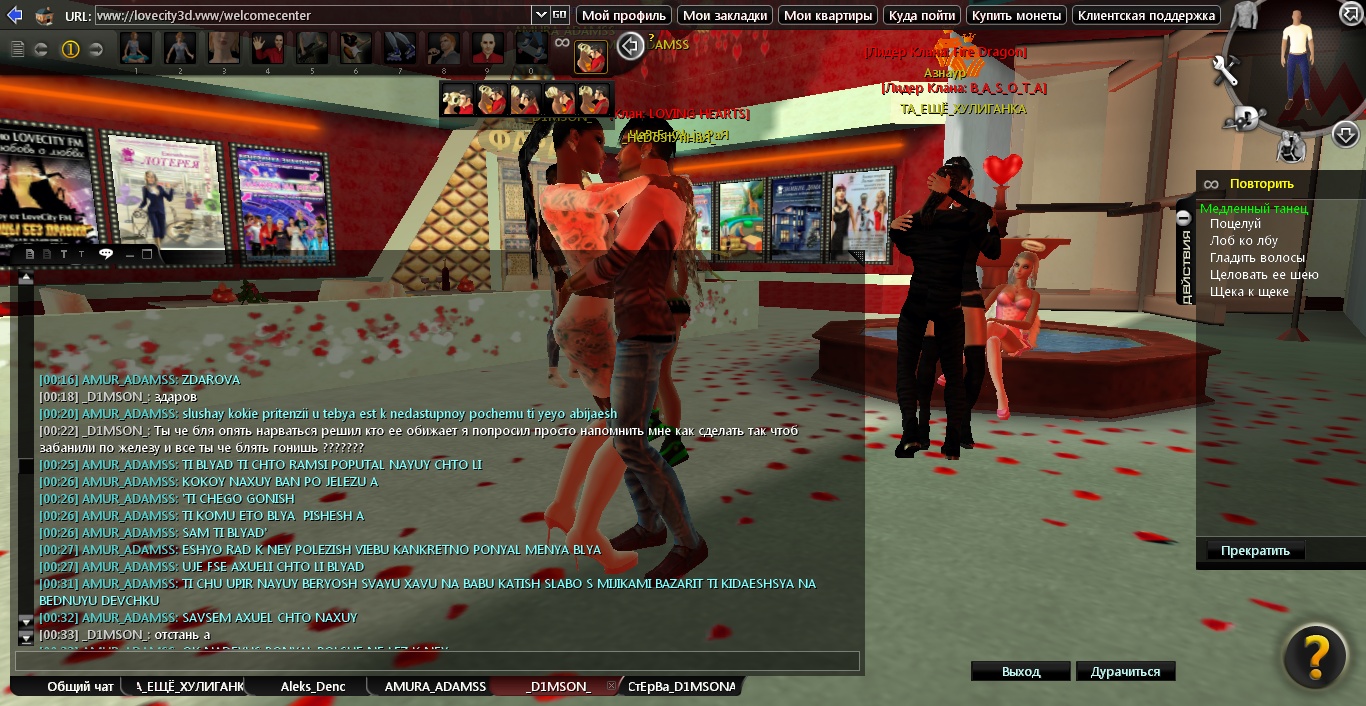Click the "Дурачиться" button
This screenshot has width=1366, height=706.
pos(1125,672)
